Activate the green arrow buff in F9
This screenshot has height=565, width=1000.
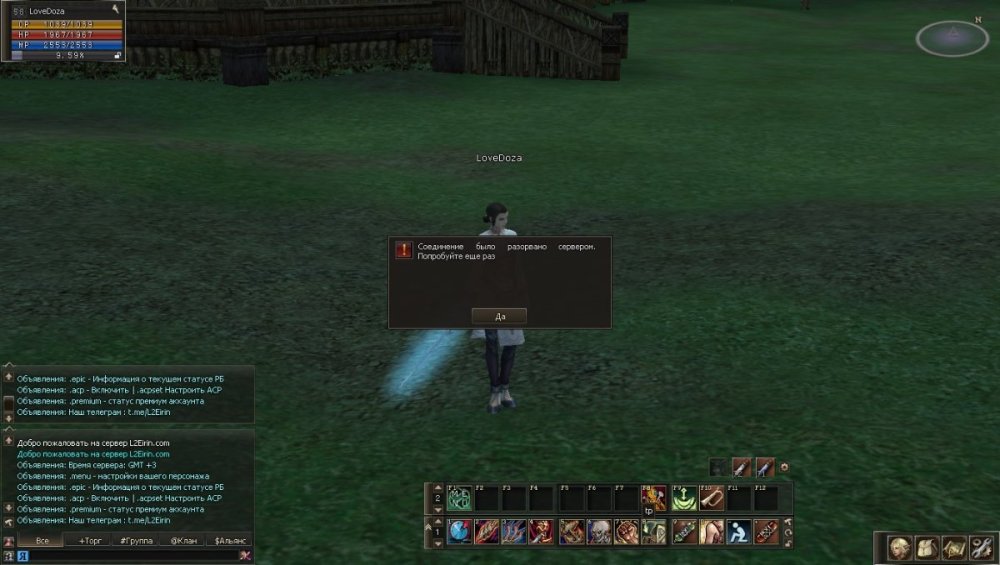[684, 498]
